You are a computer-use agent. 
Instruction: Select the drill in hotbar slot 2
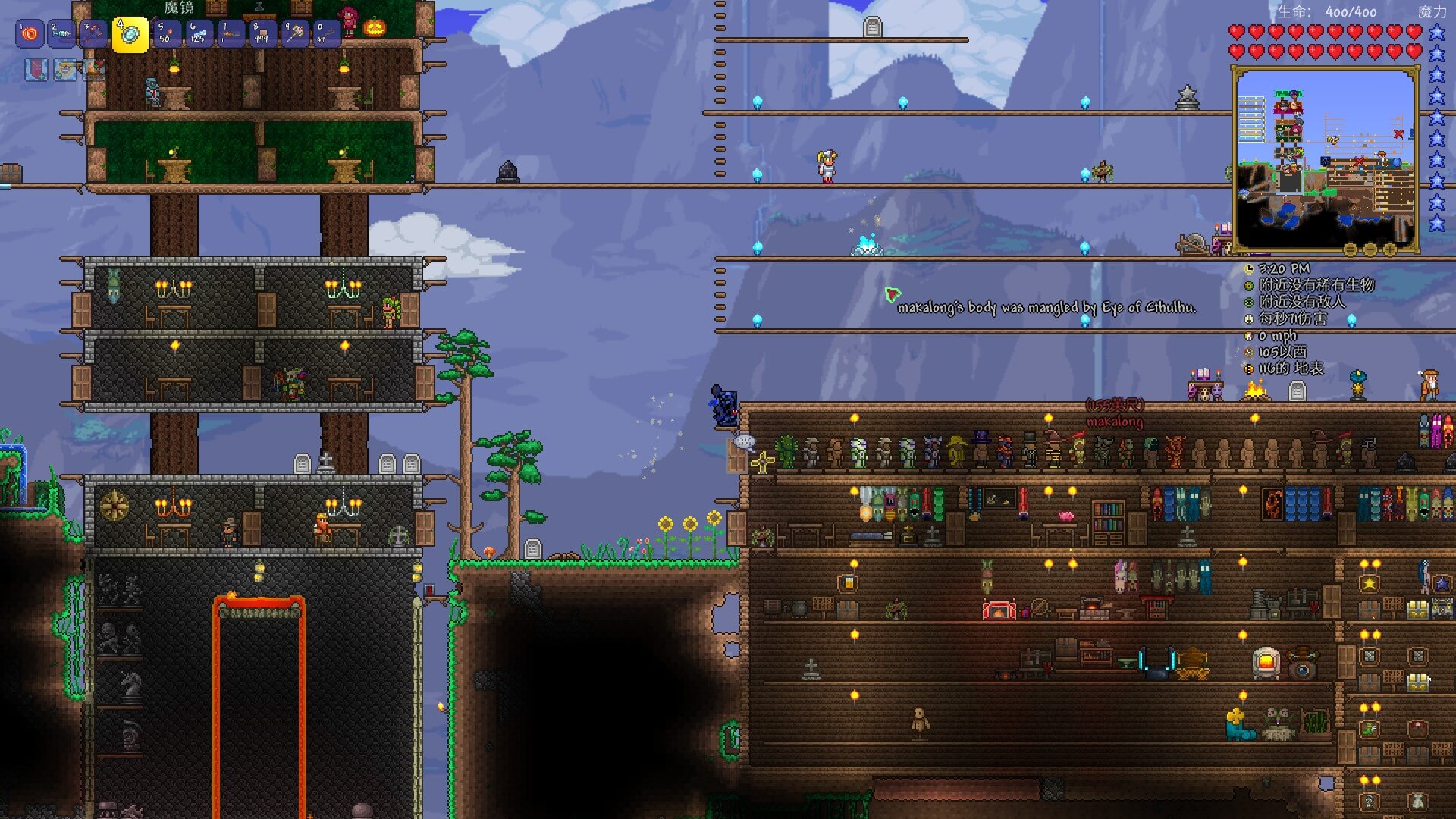click(x=61, y=34)
